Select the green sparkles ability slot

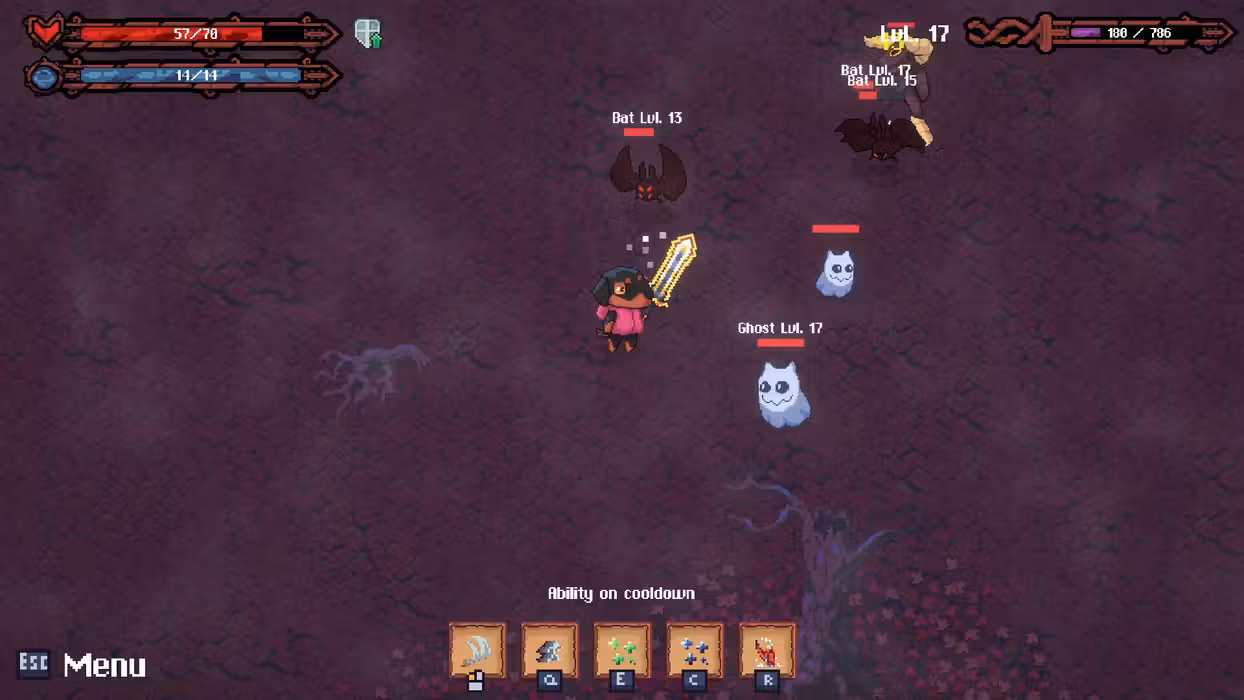tap(622, 650)
